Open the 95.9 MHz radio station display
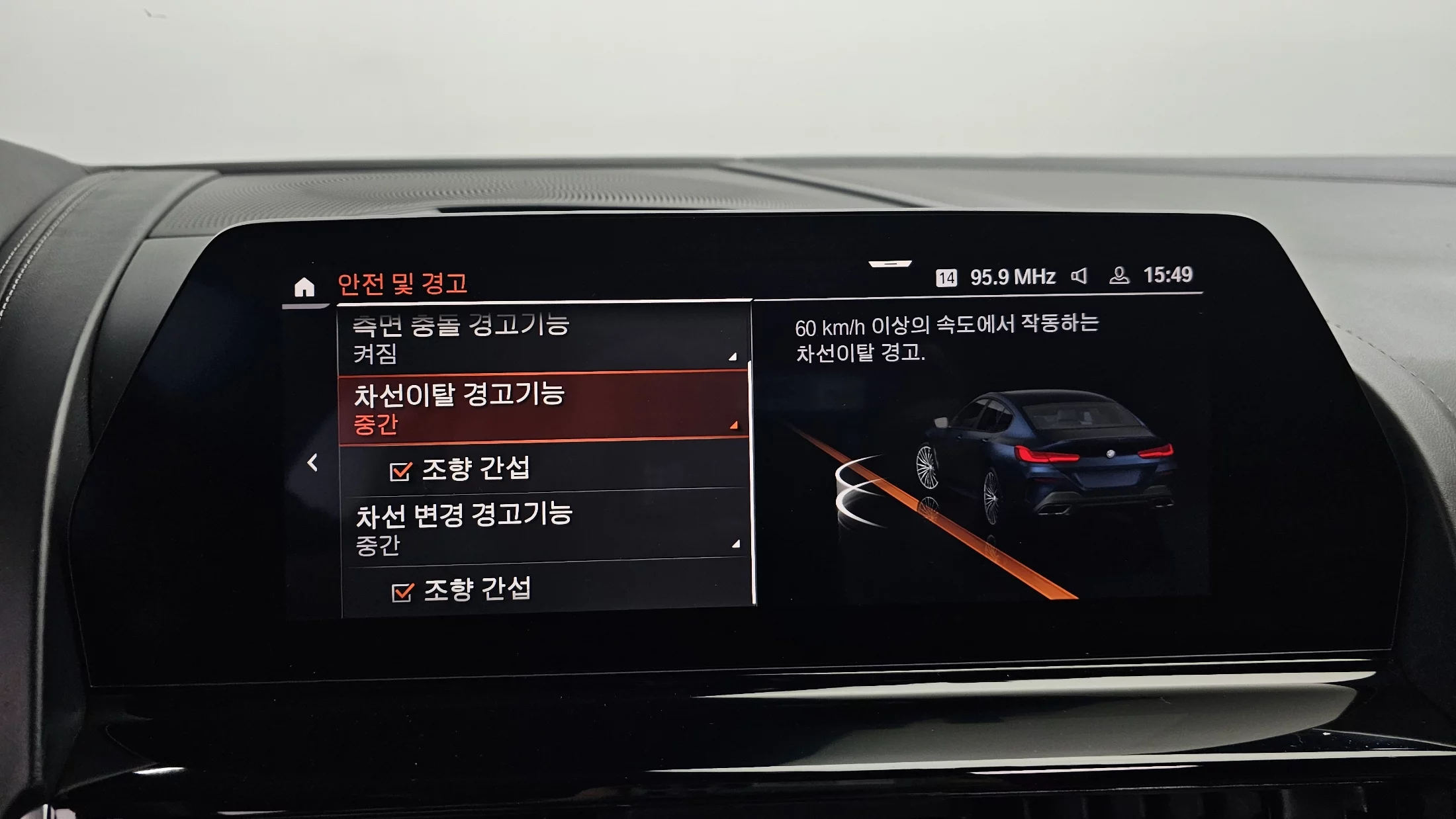1456x819 pixels. [x=1012, y=277]
